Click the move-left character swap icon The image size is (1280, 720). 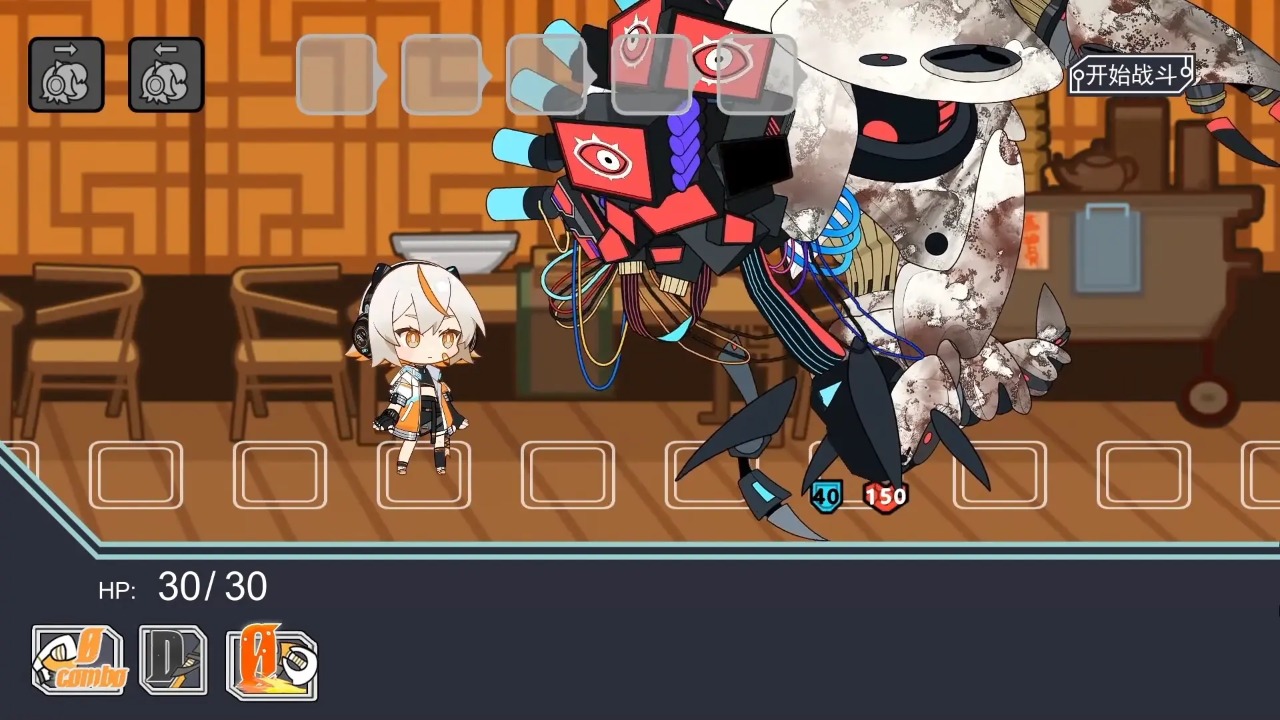[166, 76]
